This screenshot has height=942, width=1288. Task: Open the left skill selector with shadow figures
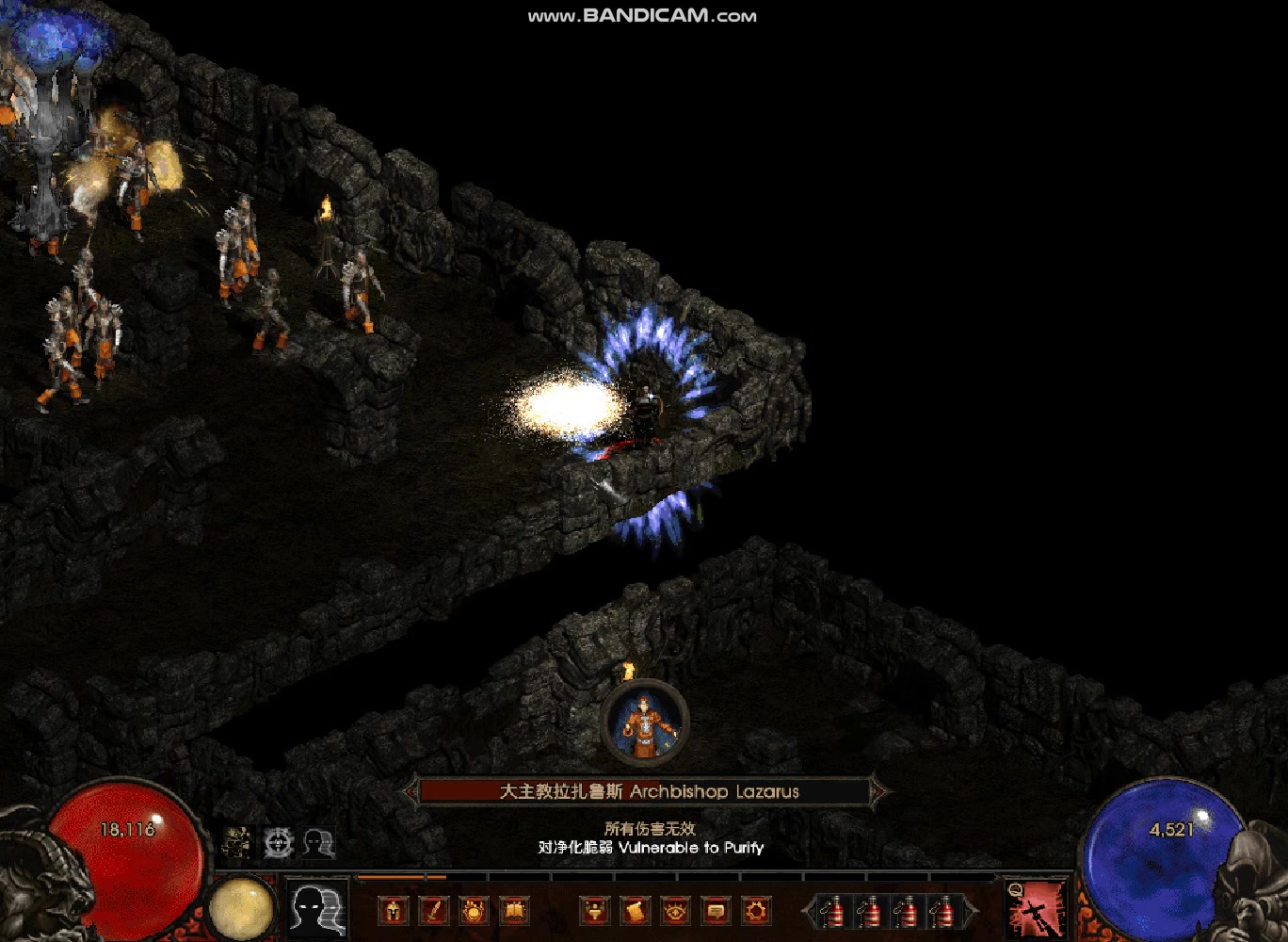tap(316, 909)
